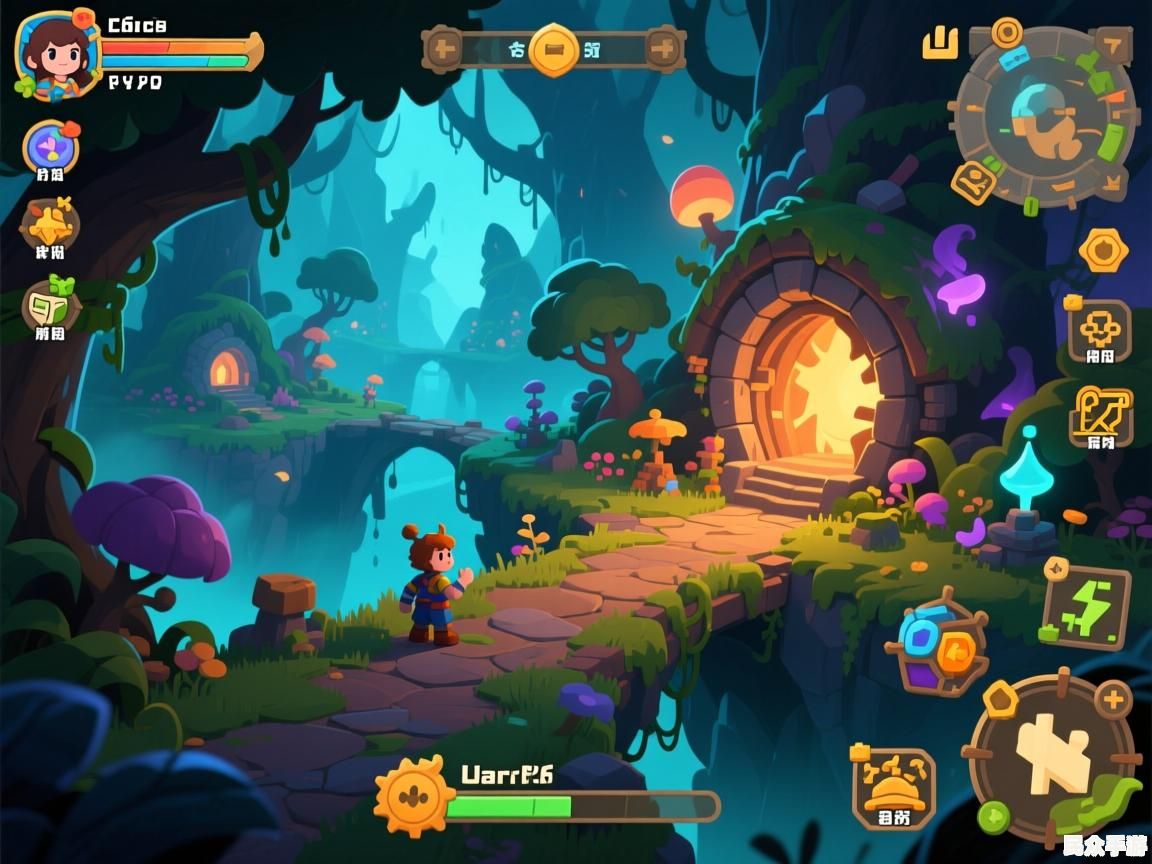
Task: Click the arrow tile on minimap corner
Action: tap(1112, 43)
